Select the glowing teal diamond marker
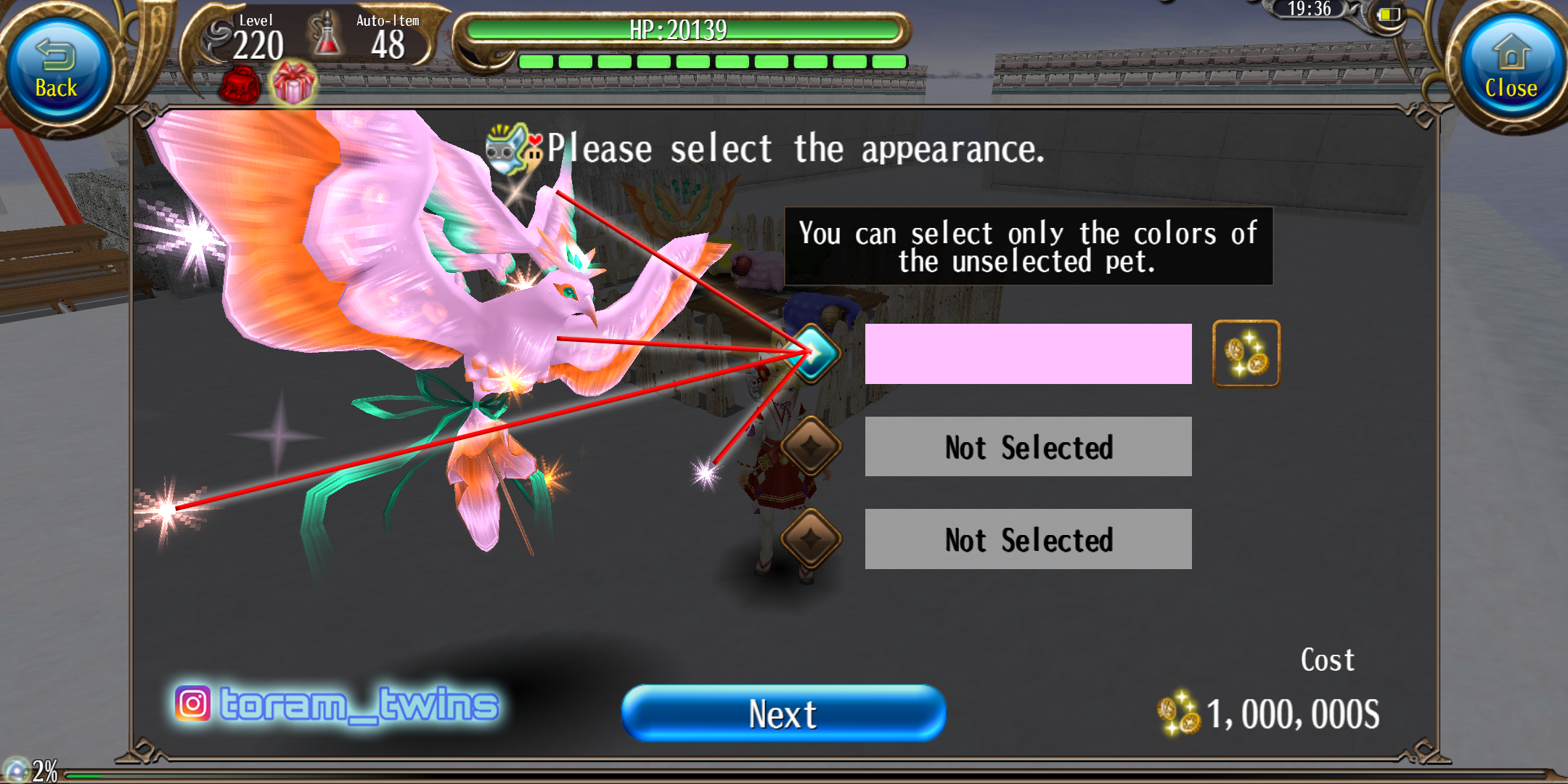1568x784 pixels. (814, 354)
